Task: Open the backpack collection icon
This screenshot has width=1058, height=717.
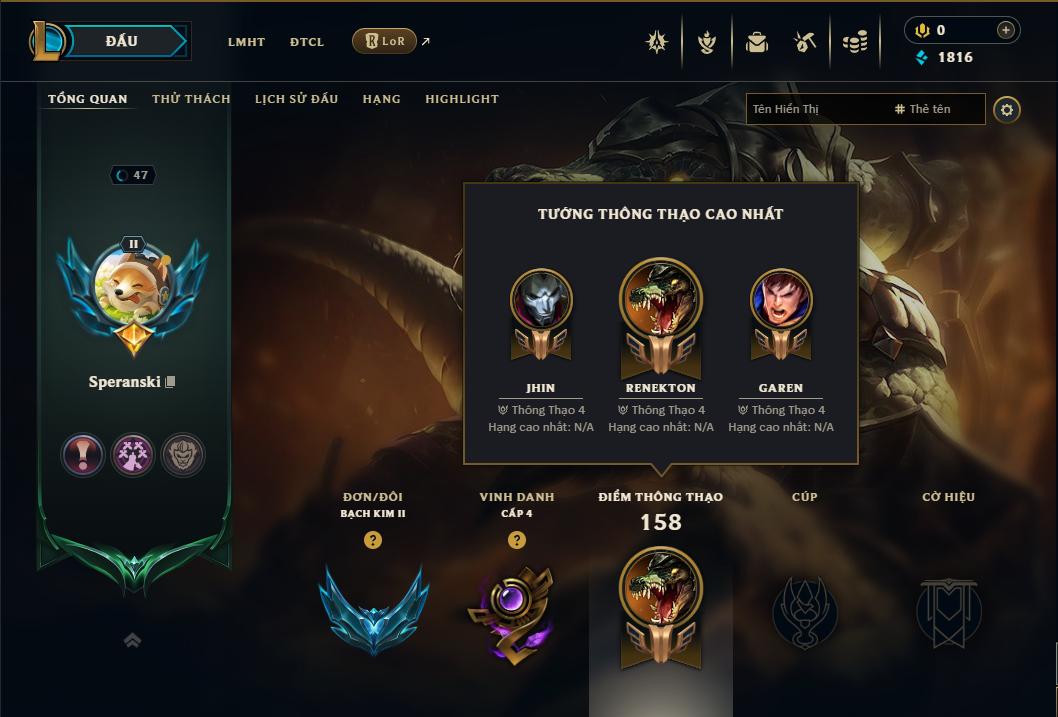Action: [x=757, y=42]
